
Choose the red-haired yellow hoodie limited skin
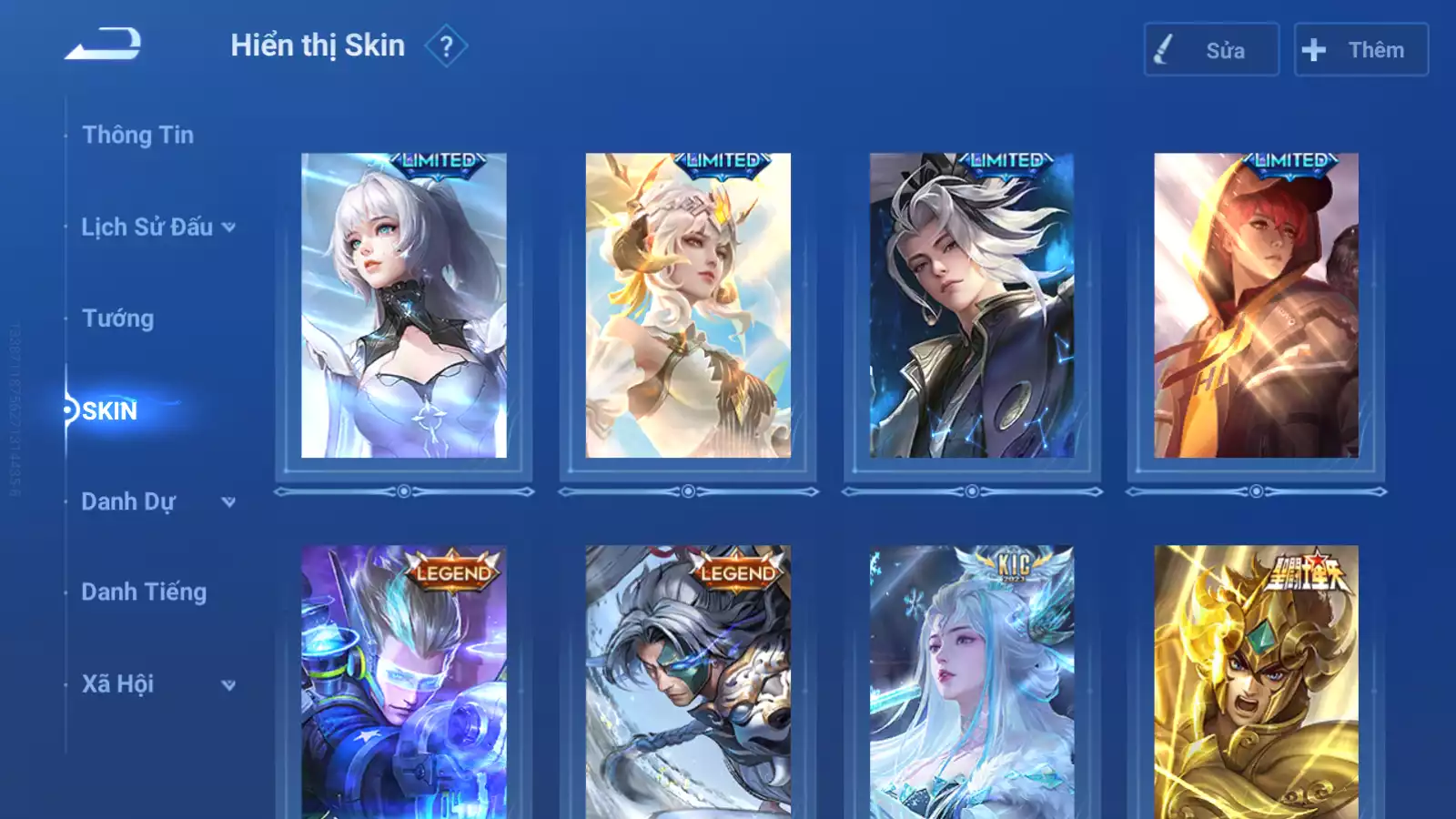pos(1256,306)
